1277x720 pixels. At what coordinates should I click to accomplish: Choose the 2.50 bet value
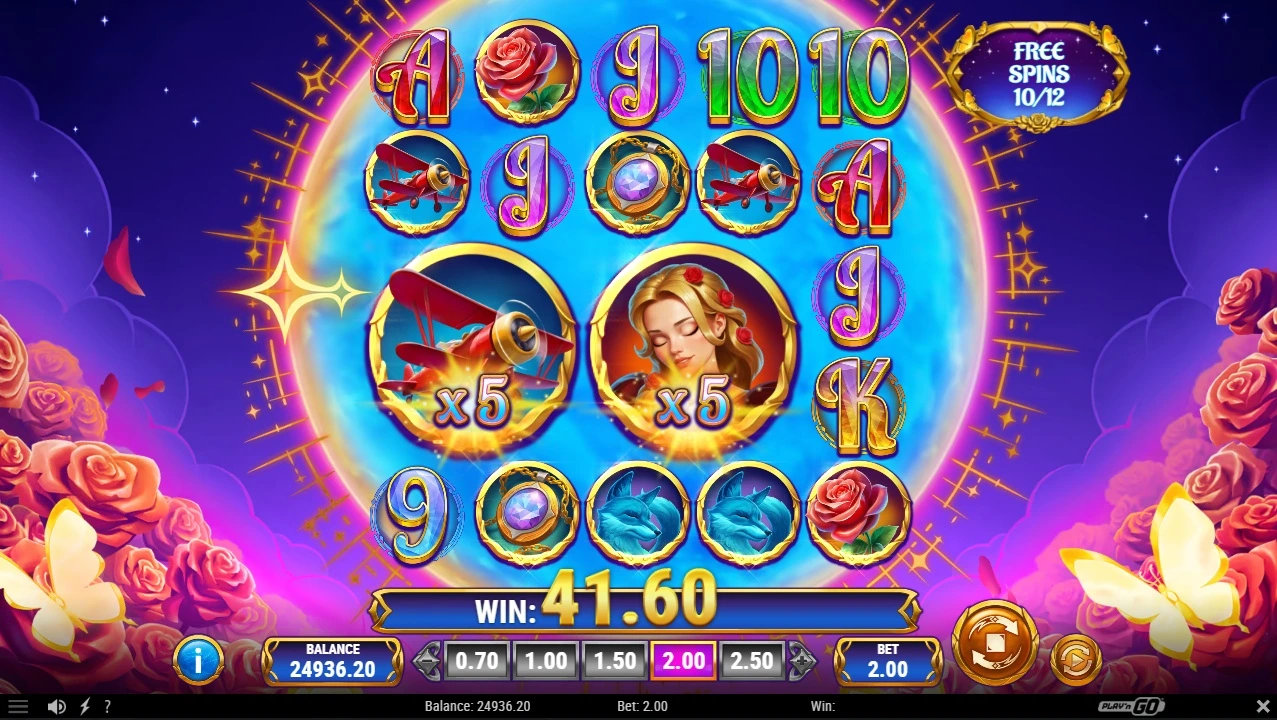tap(752, 661)
